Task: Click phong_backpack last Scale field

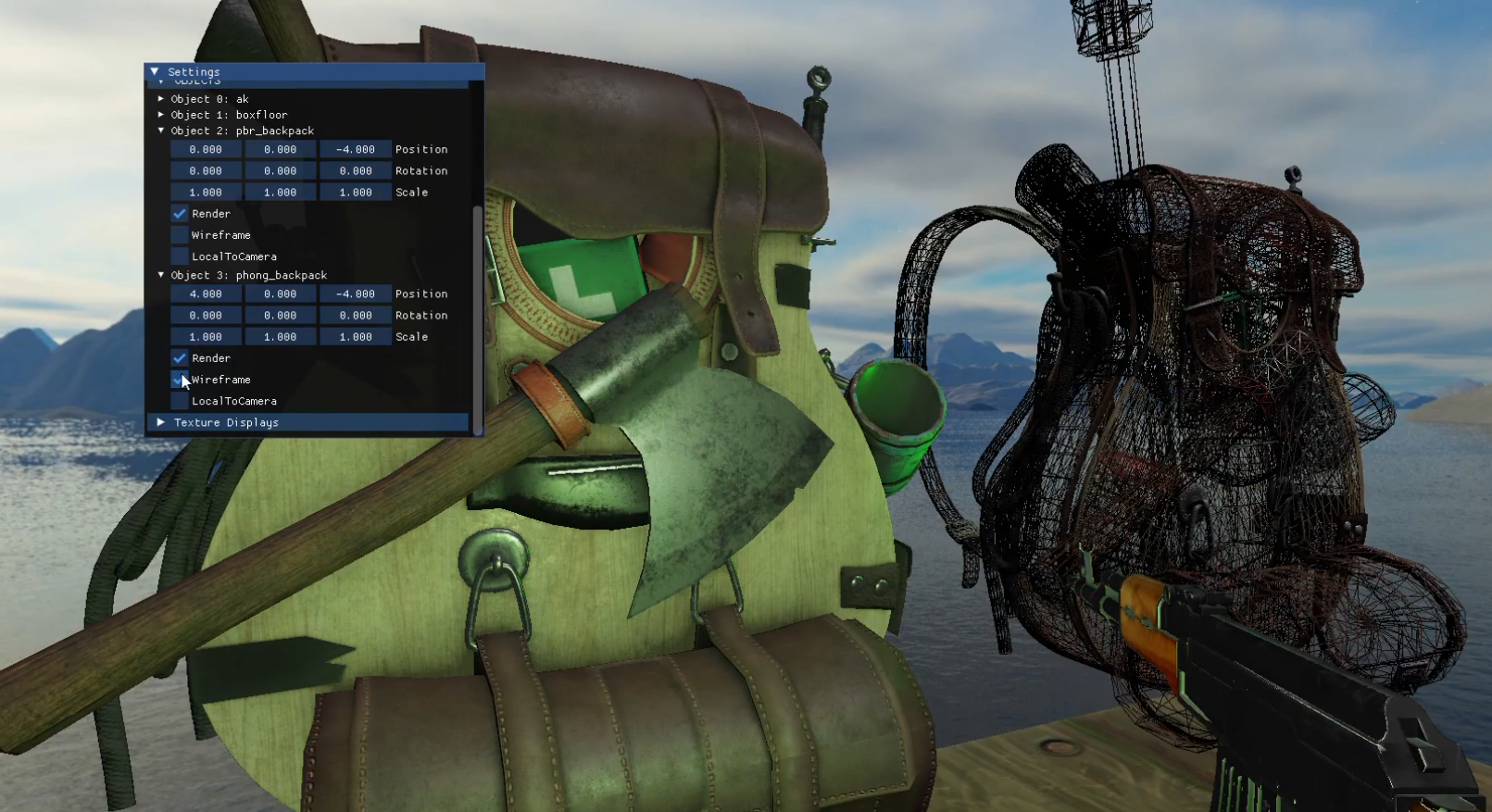Action: 355,337
